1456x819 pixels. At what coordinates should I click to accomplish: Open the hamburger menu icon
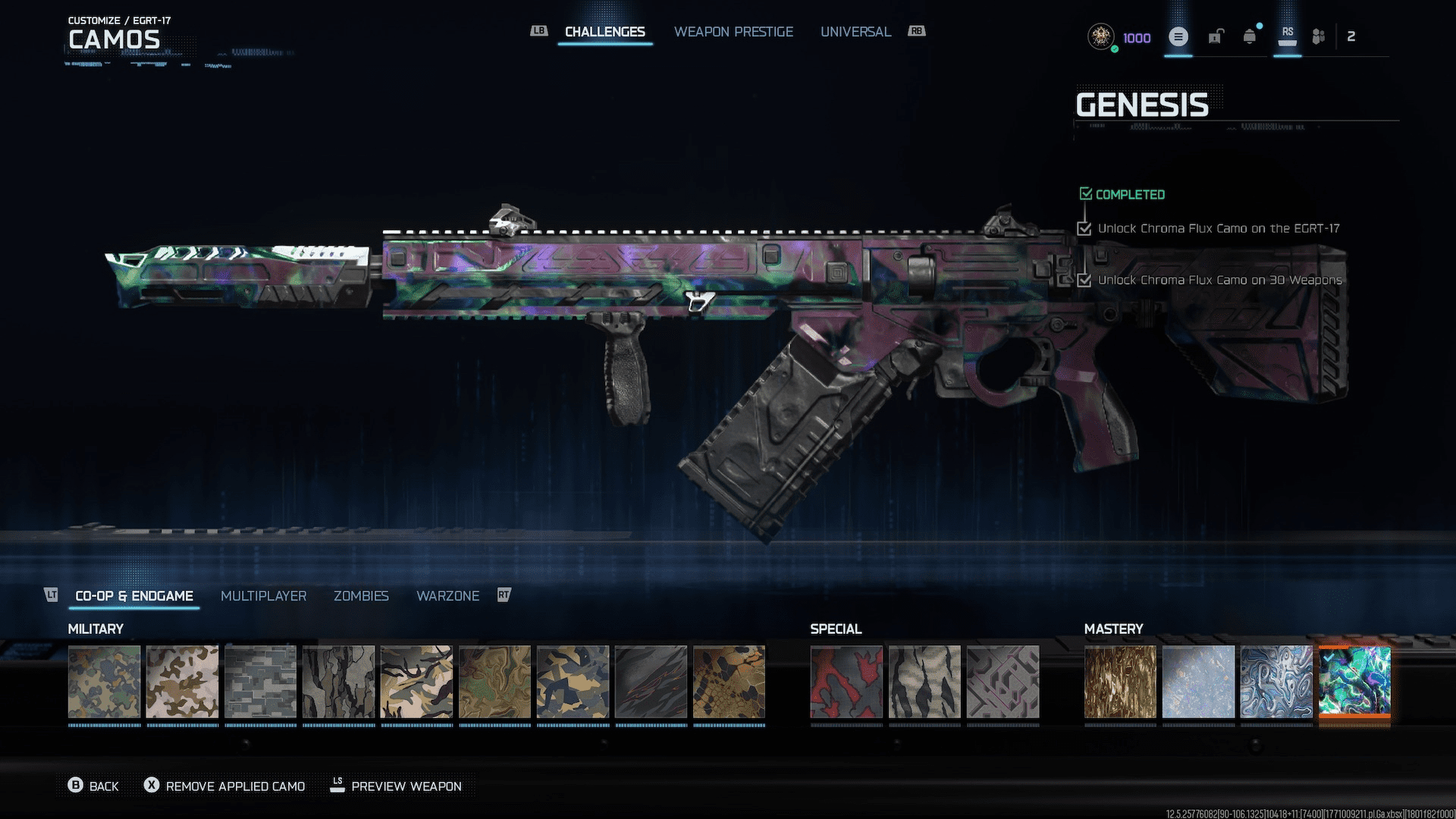1178,36
